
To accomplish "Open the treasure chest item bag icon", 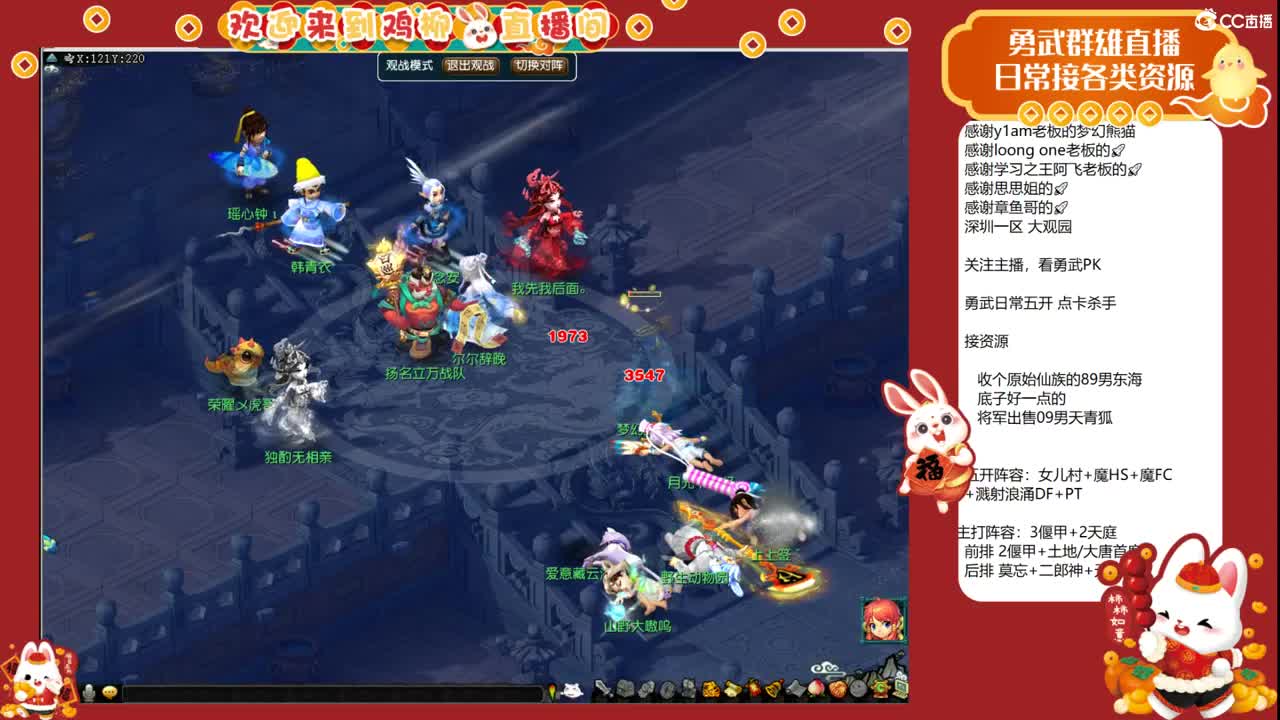I will [x=625, y=690].
